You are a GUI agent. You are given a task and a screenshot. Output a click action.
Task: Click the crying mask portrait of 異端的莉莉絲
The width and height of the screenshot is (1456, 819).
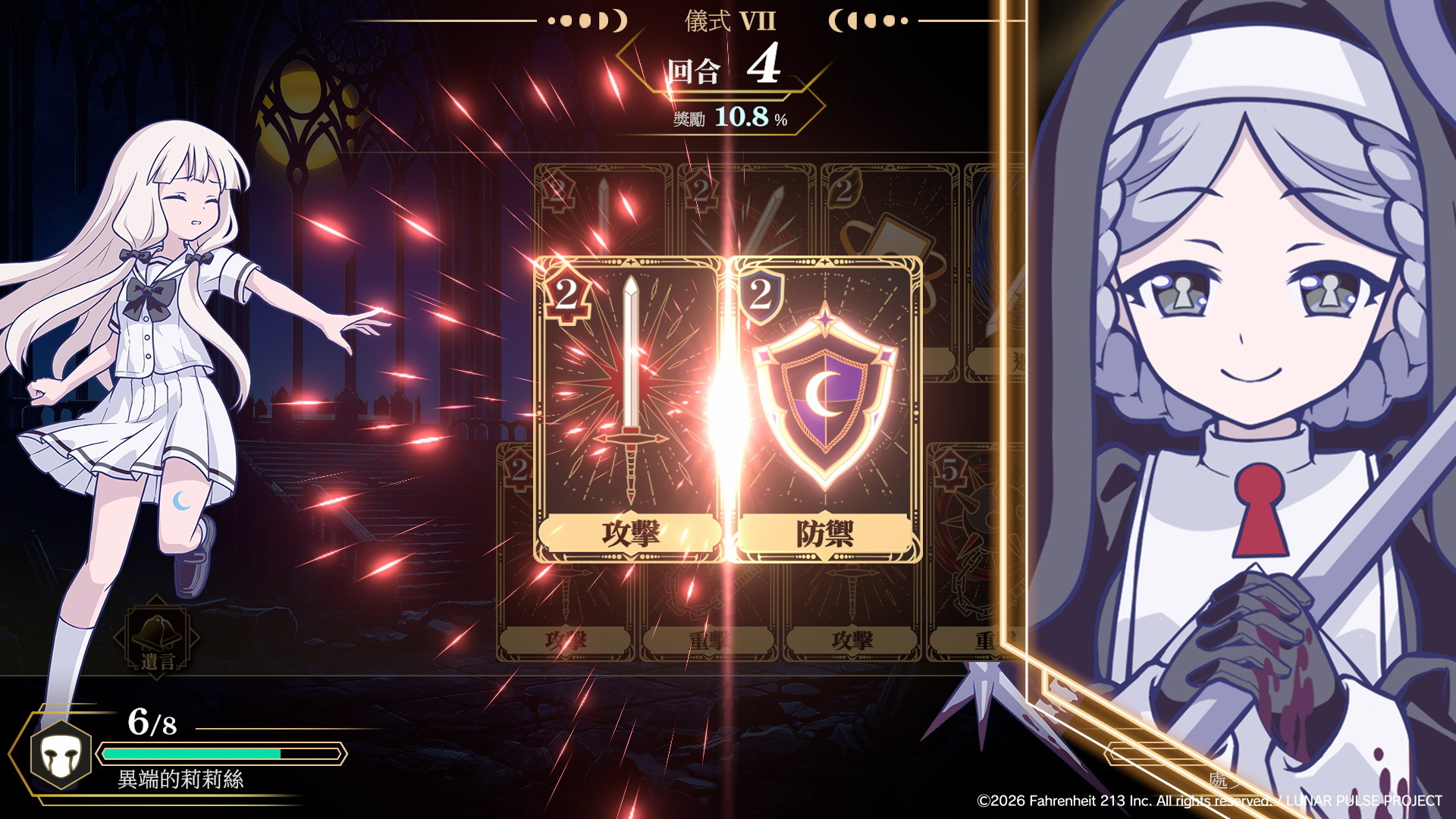coord(61,755)
